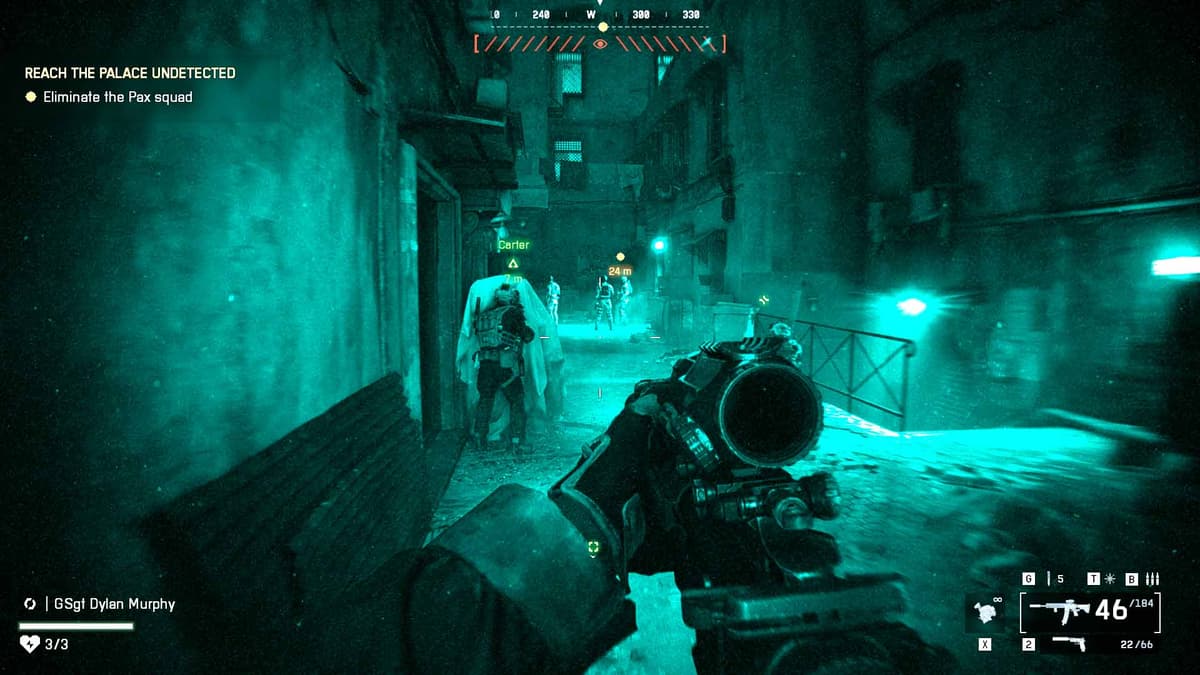The width and height of the screenshot is (1200, 675).
Task: Select the compass heading strip
Action: pyautogui.click(x=600, y=15)
